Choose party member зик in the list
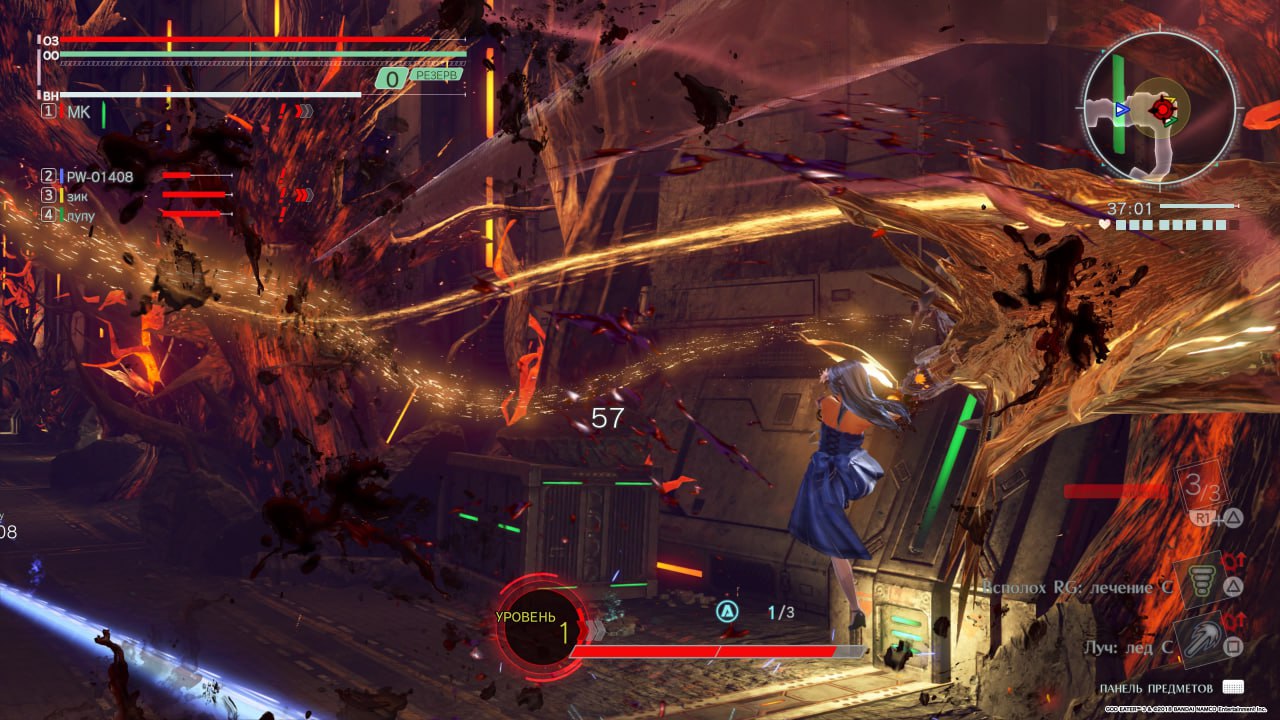Screen dimensions: 1280x720 click(x=78, y=195)
